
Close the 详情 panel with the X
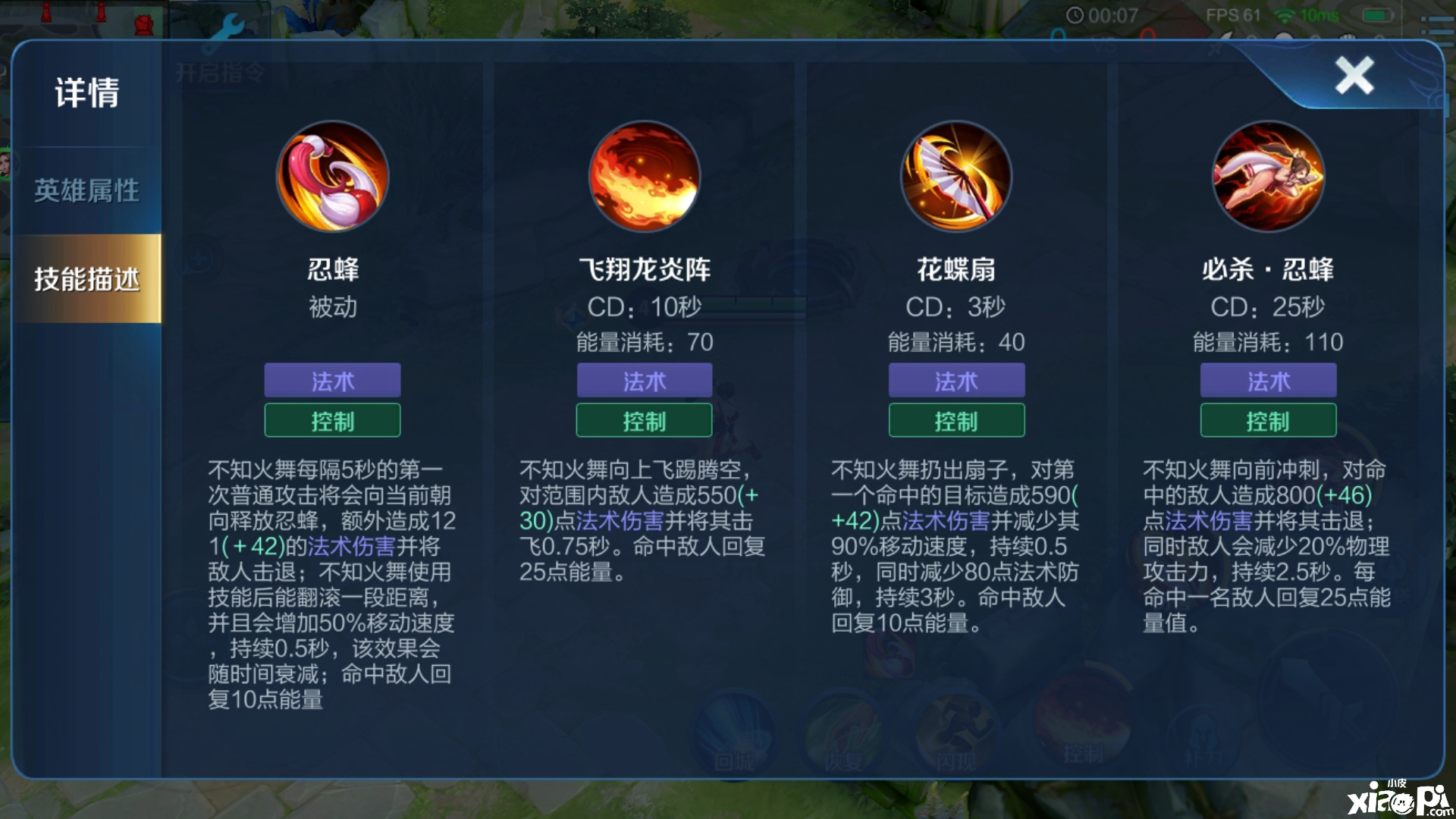tap(1354, 74)
